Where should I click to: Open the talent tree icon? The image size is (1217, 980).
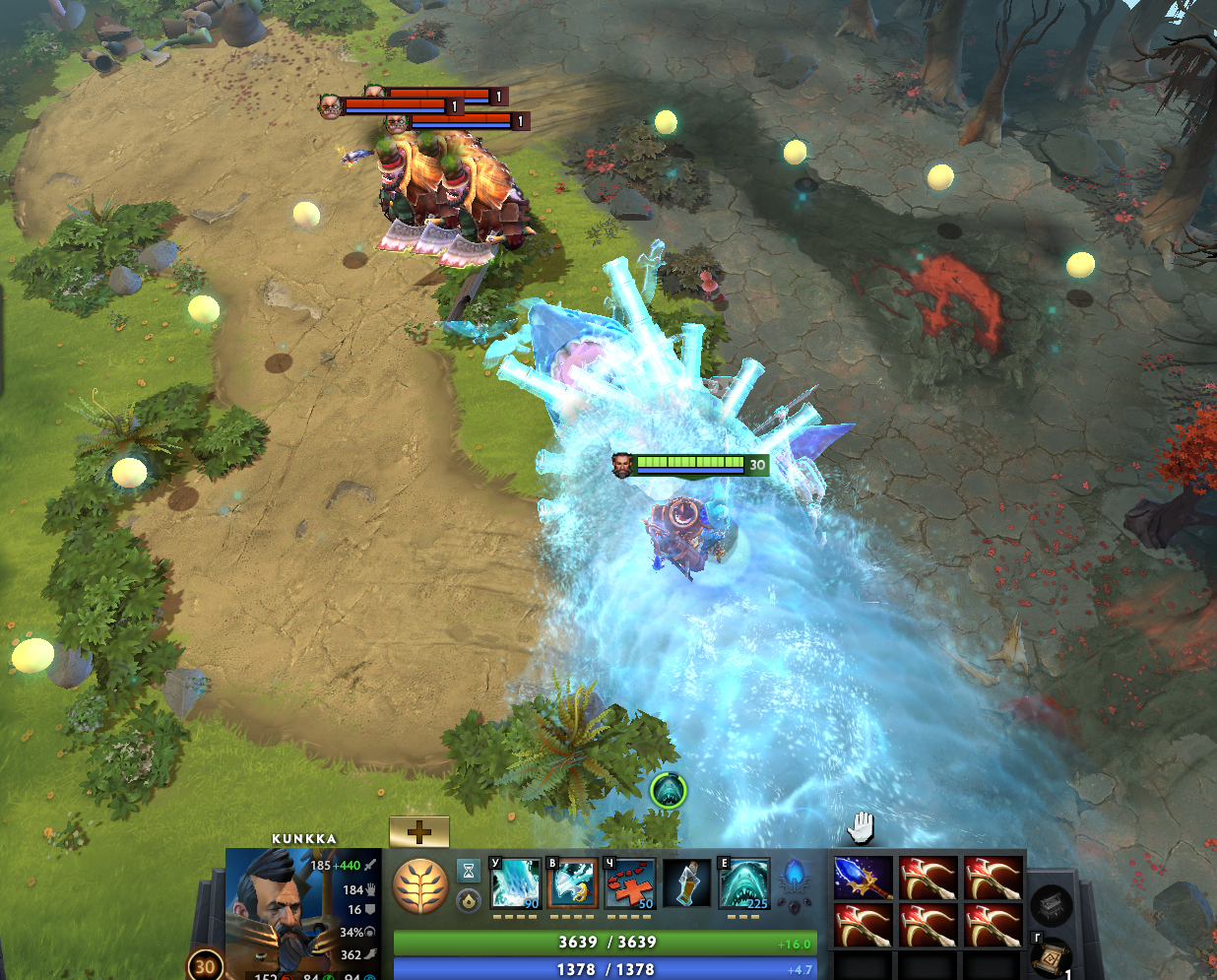(x=420, y=885)
